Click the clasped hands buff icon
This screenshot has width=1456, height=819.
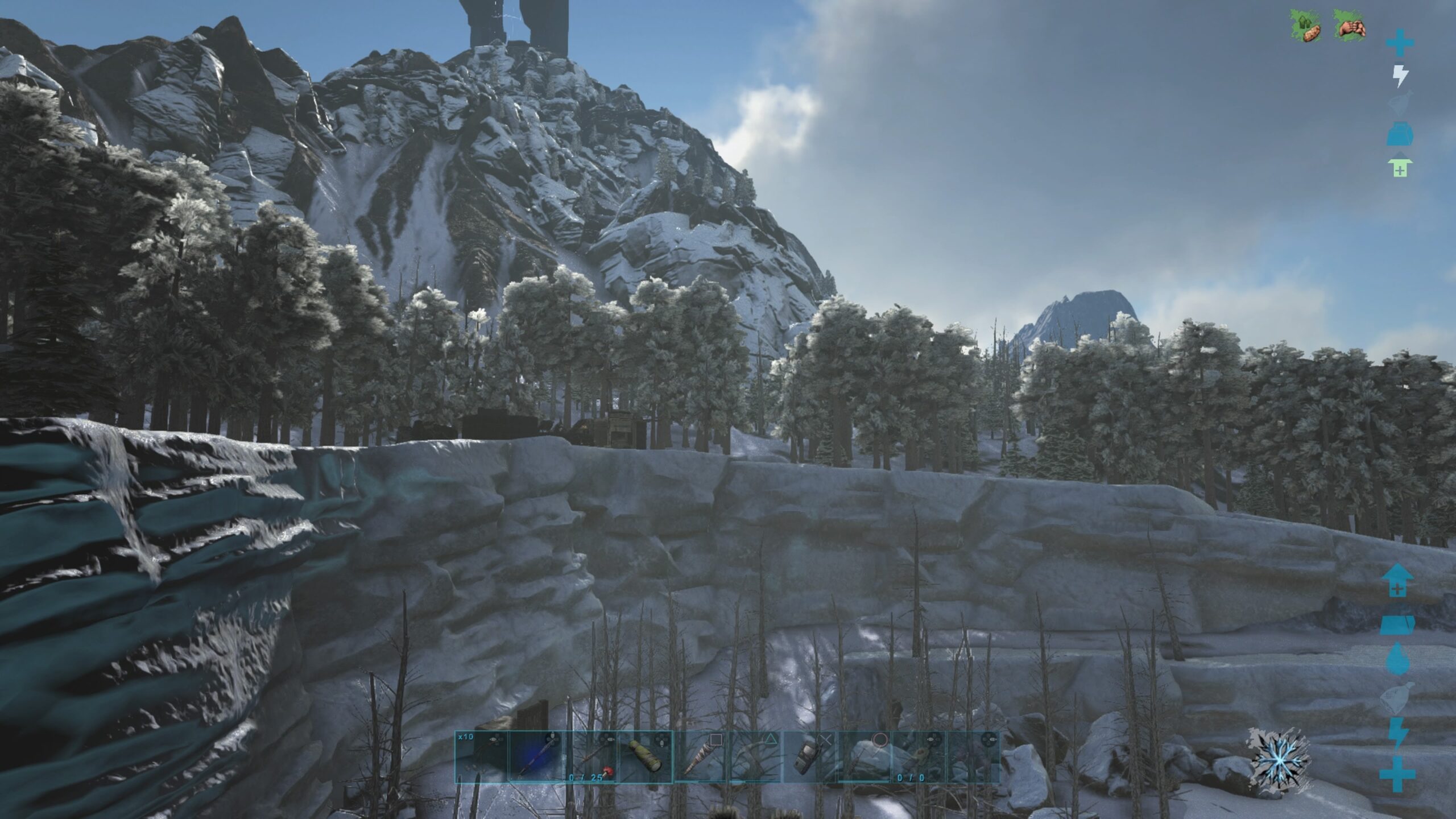point(1351,27)
